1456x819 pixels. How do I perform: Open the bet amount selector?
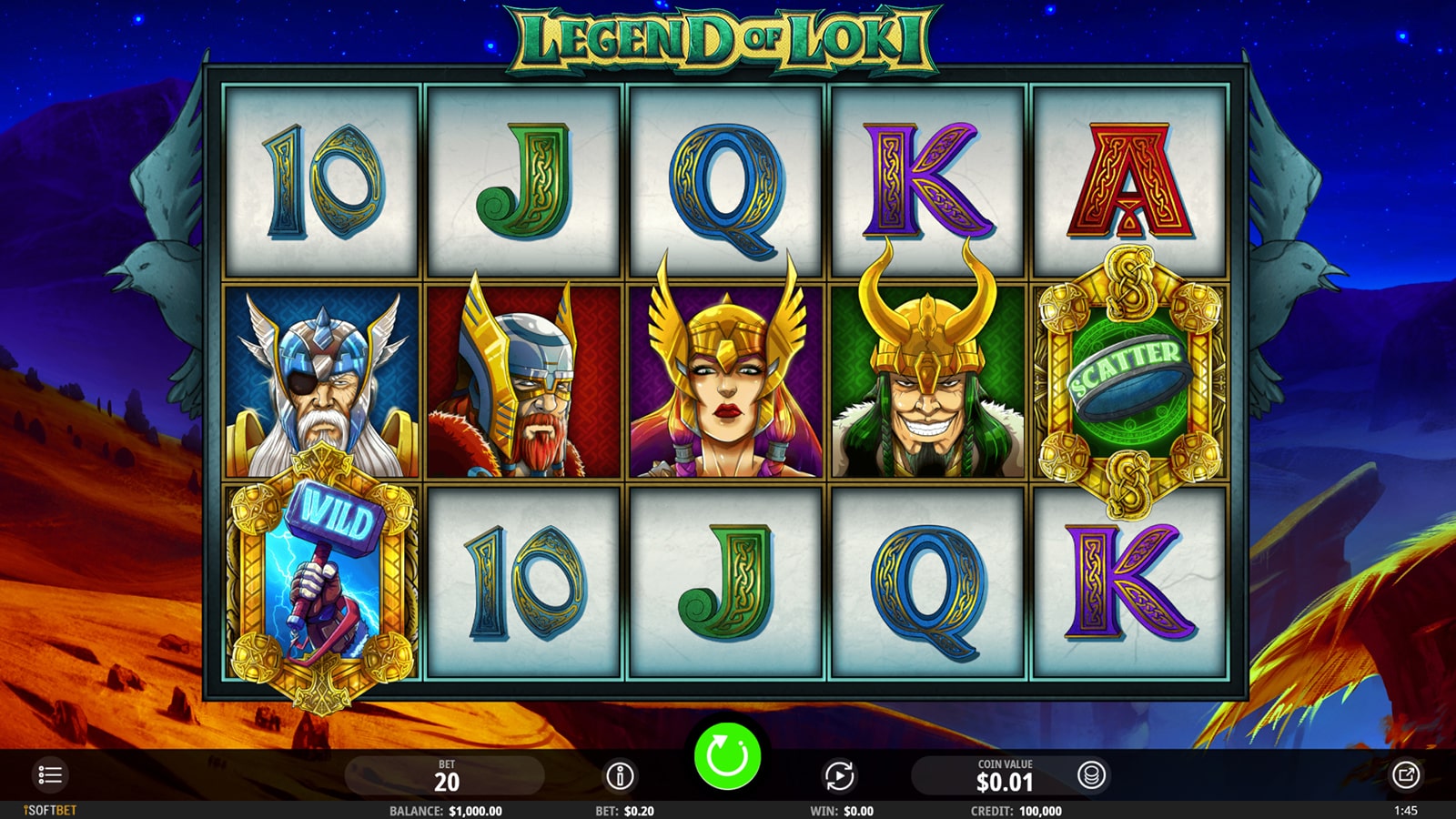coord(446,776)
